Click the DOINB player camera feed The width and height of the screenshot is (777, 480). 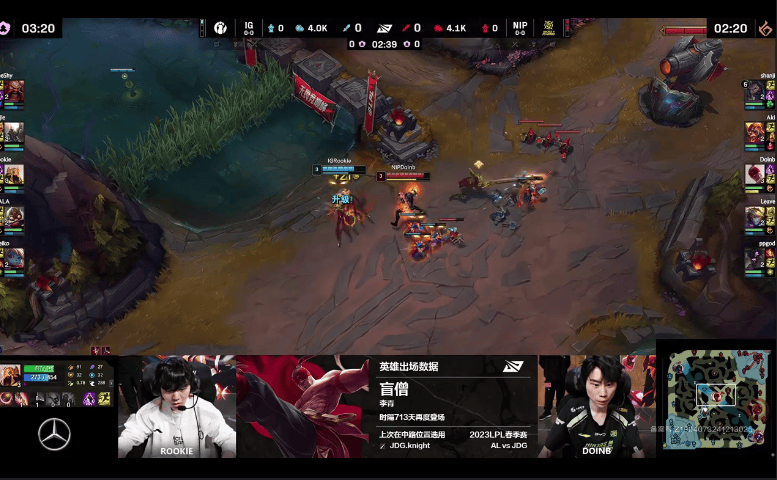[x=597, y=405]
